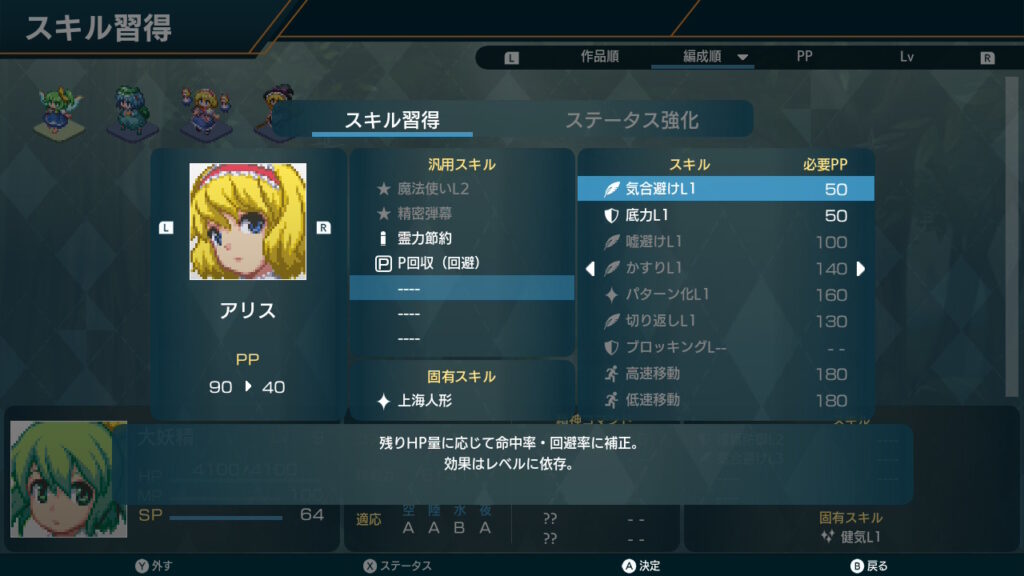The height and width of the screenshot is (576, 1024).
Task: Select the 気合避けL1 skill row
Action: 725,189
